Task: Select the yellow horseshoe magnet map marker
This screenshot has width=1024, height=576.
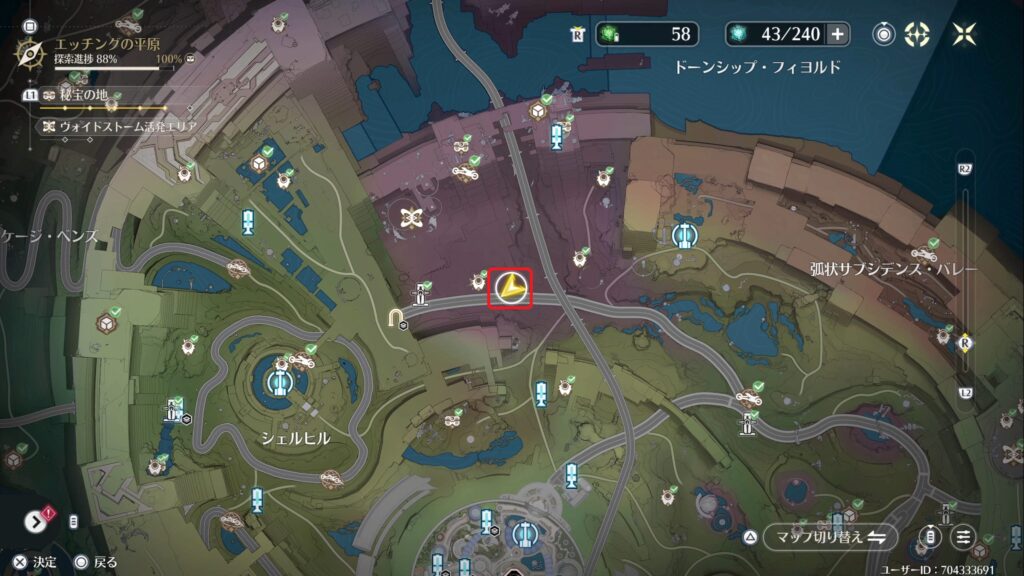Action: tap(398, 318)
